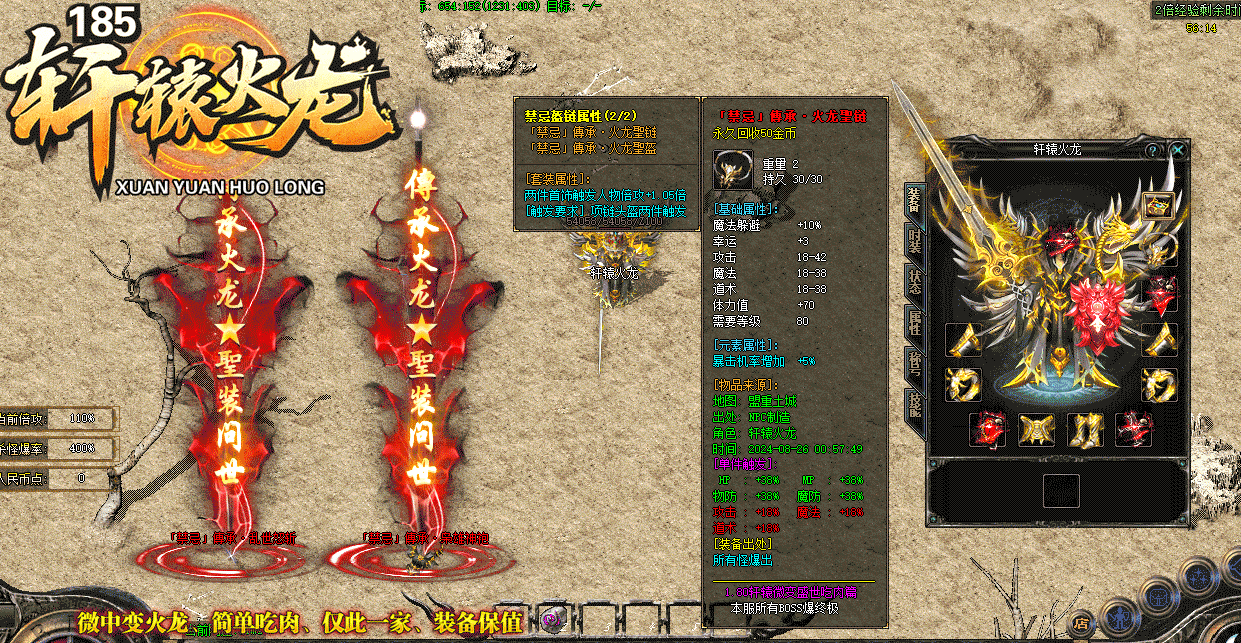The width and height of the screenshot is (1241, 643).
Task: Open the help question-mark button
Action: click(x=1153, y=150)
